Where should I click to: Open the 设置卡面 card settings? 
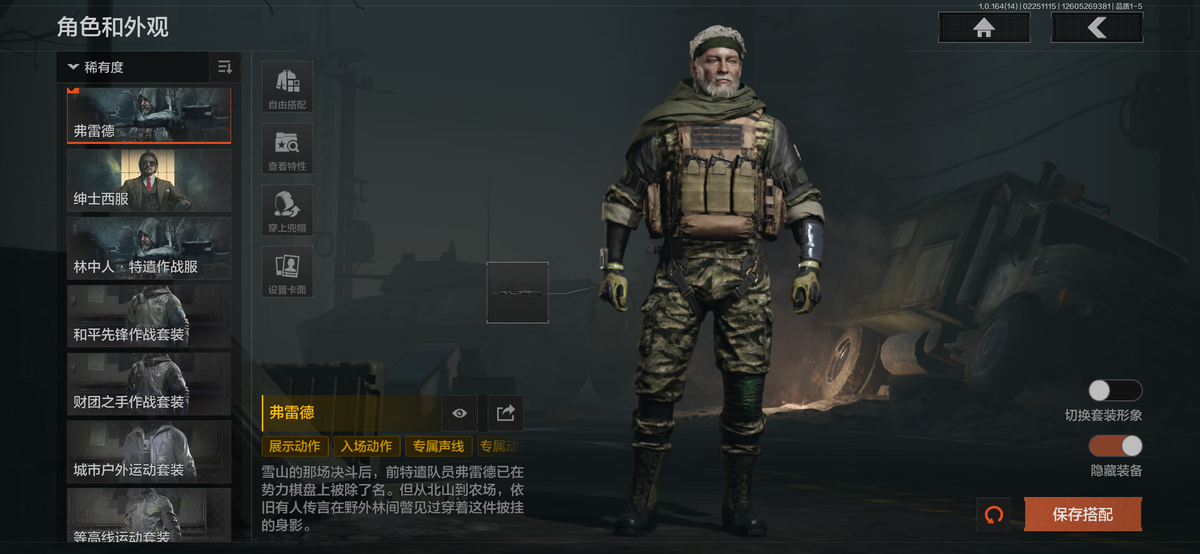coord(287,273)
